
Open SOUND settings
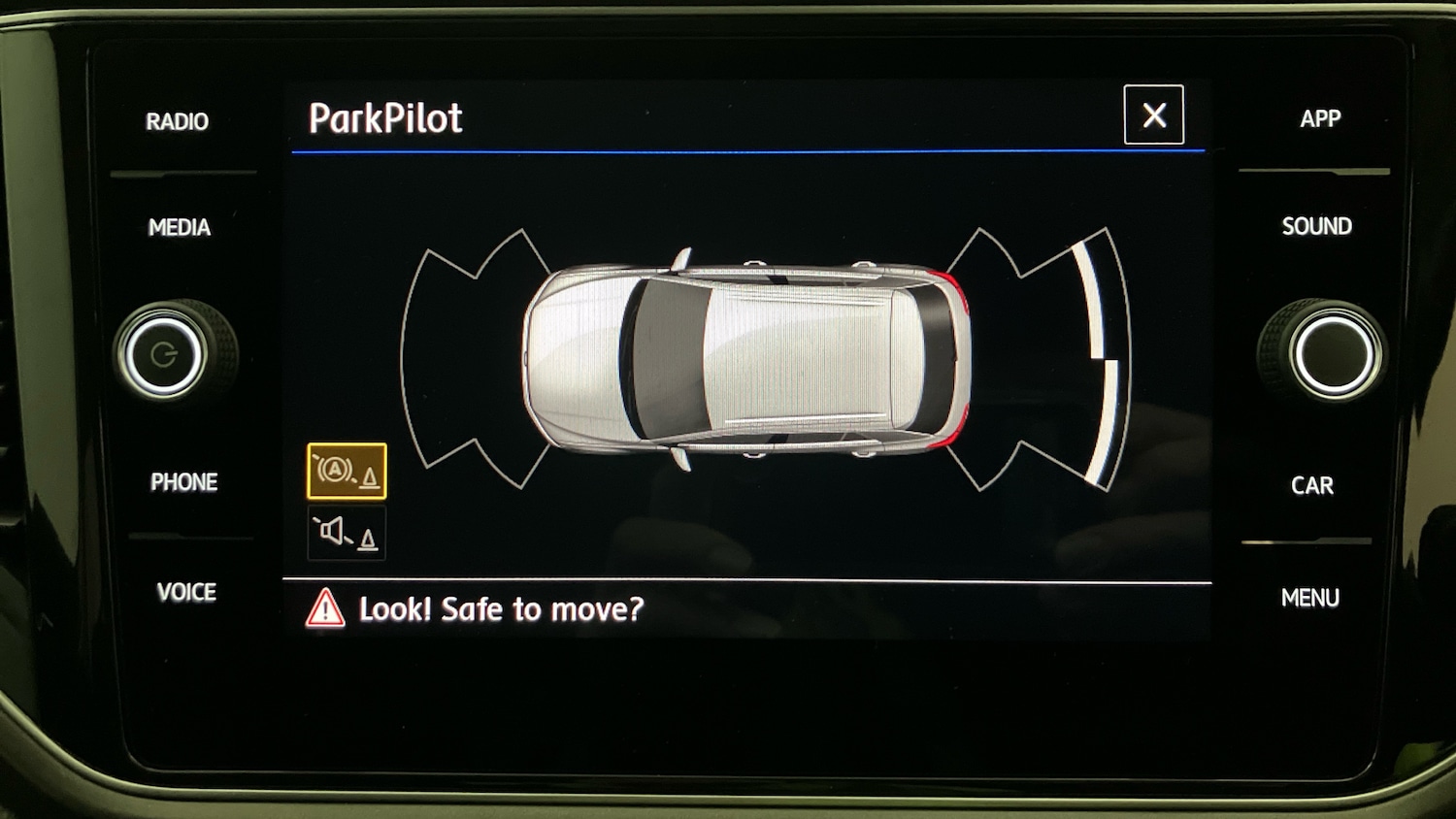point(1316,226)
